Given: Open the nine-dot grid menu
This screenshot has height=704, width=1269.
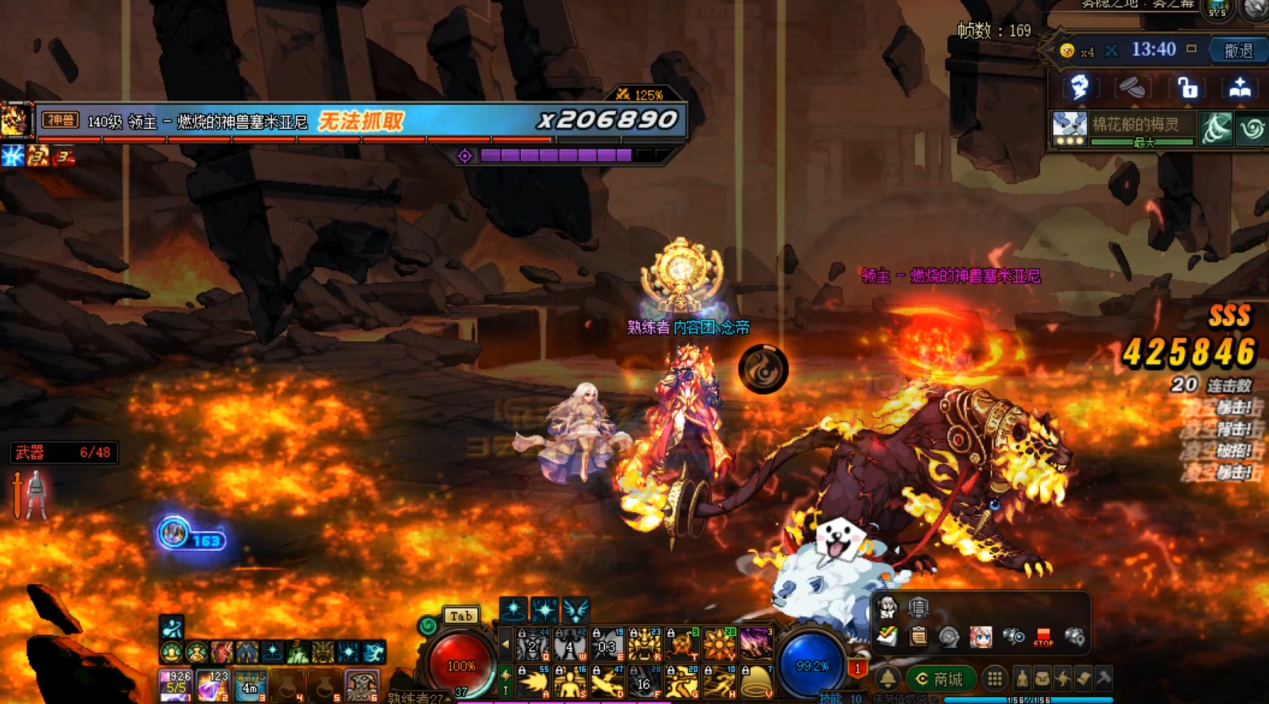Looking at the screenshot, I should pyautogui.click(x=994, y=679).
